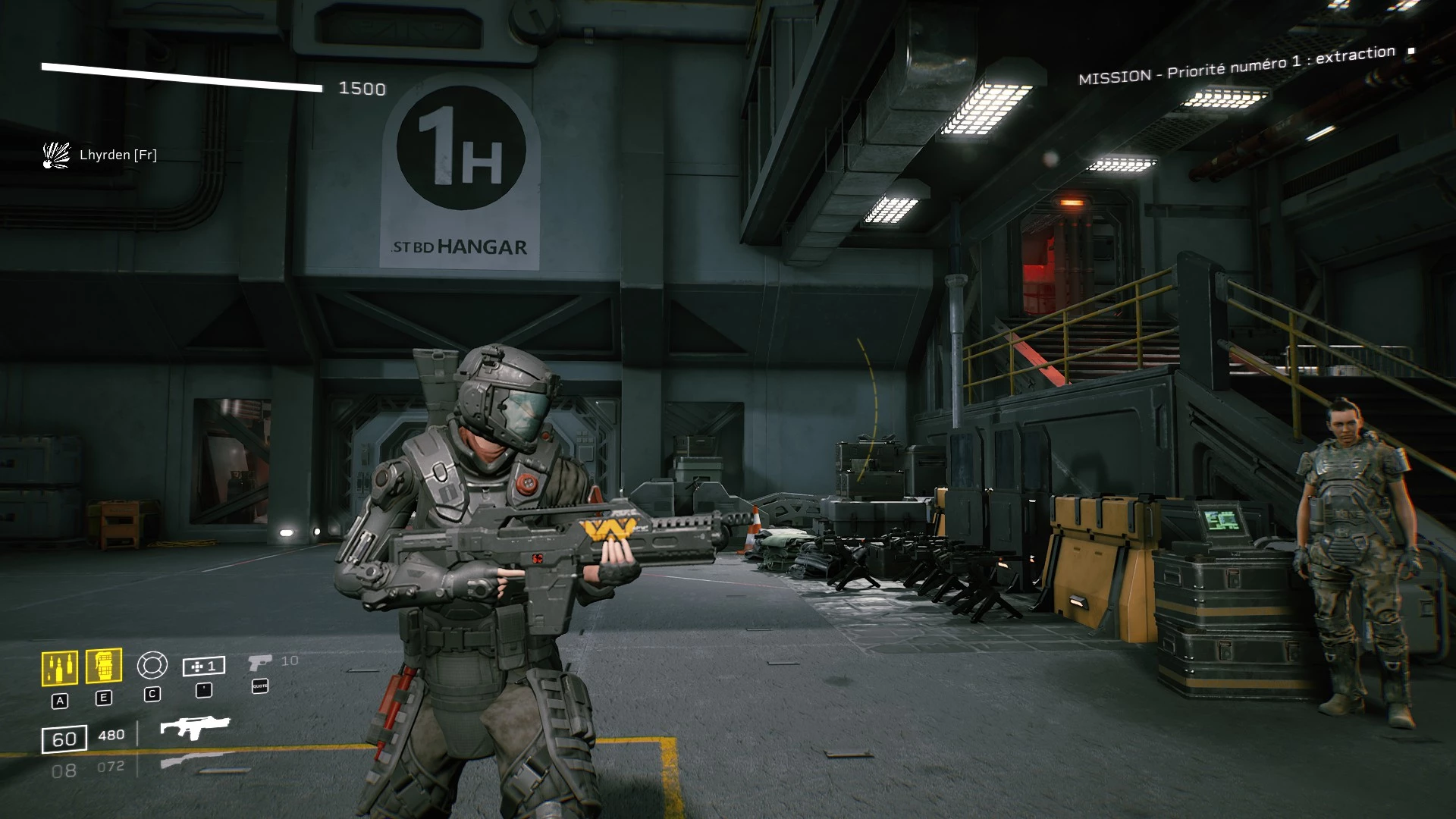Toggle the E grenade slot active state
The height and width of the screenshot is (819, 1456).
(104, 696)
